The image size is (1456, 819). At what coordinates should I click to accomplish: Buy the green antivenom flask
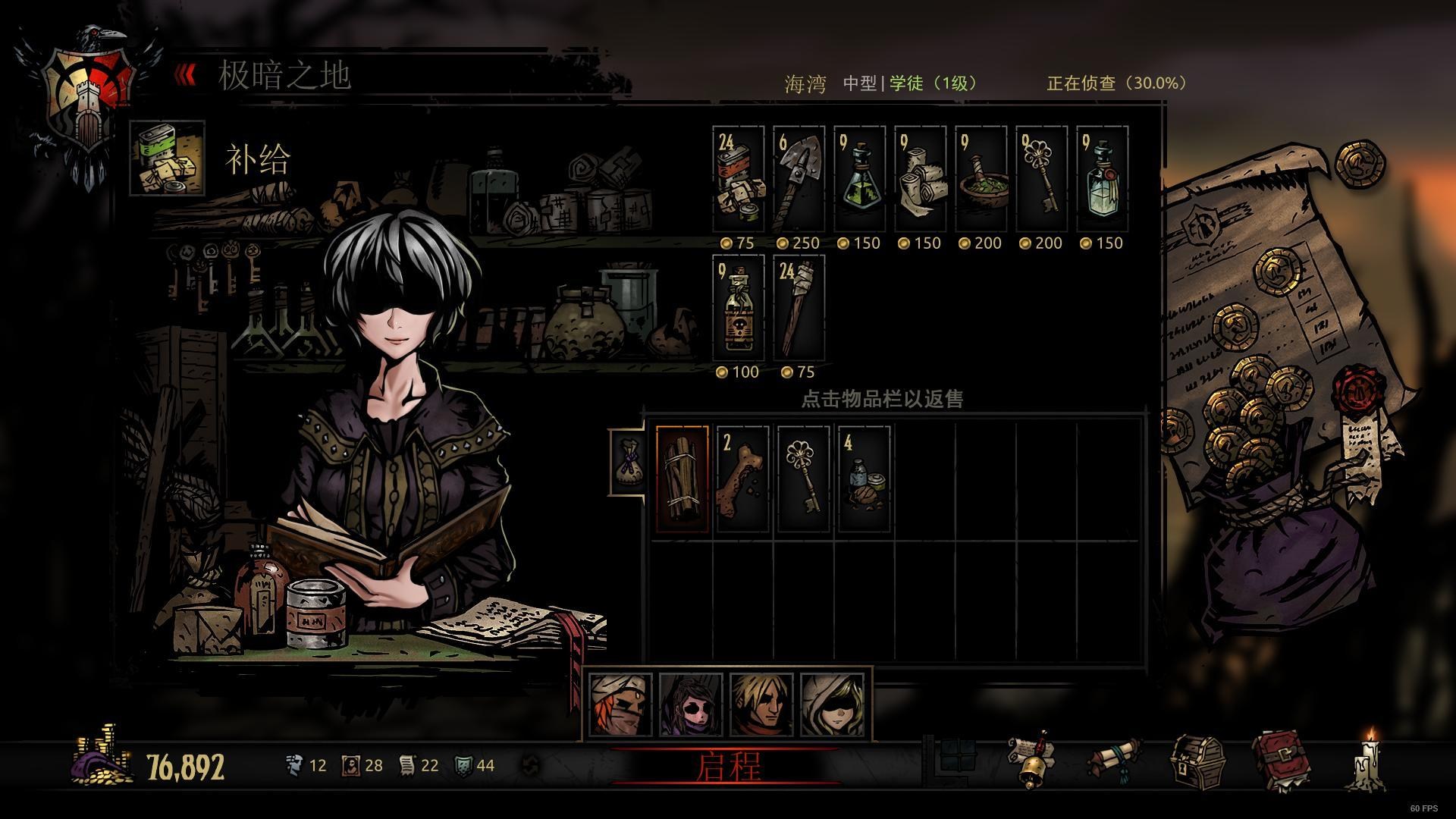click(860, 180)
